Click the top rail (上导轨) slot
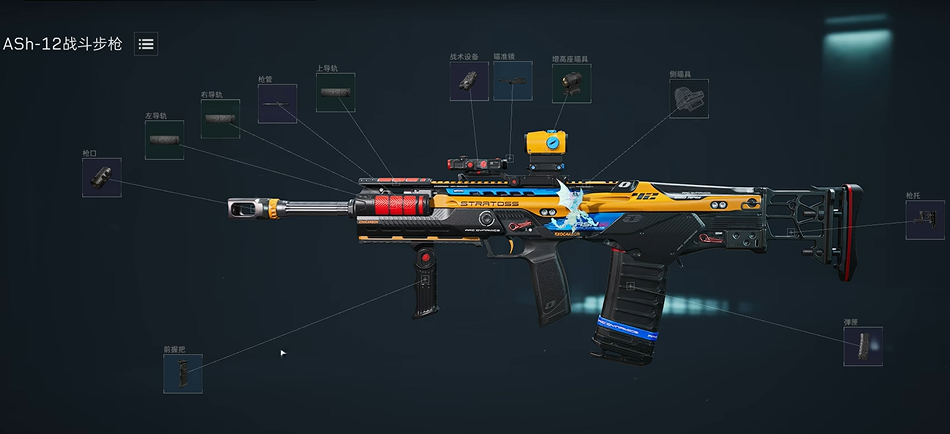 tap(335, 92)
